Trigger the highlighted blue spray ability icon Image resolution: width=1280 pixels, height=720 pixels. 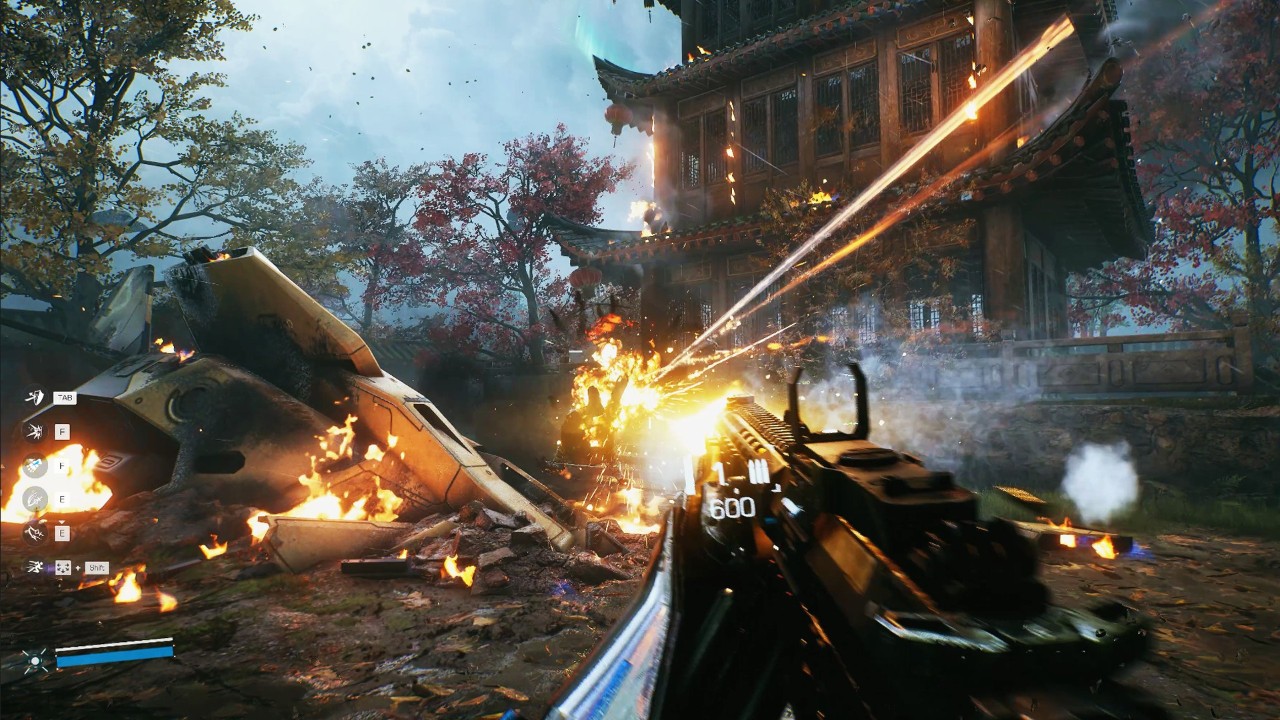(x=34, y=465)
